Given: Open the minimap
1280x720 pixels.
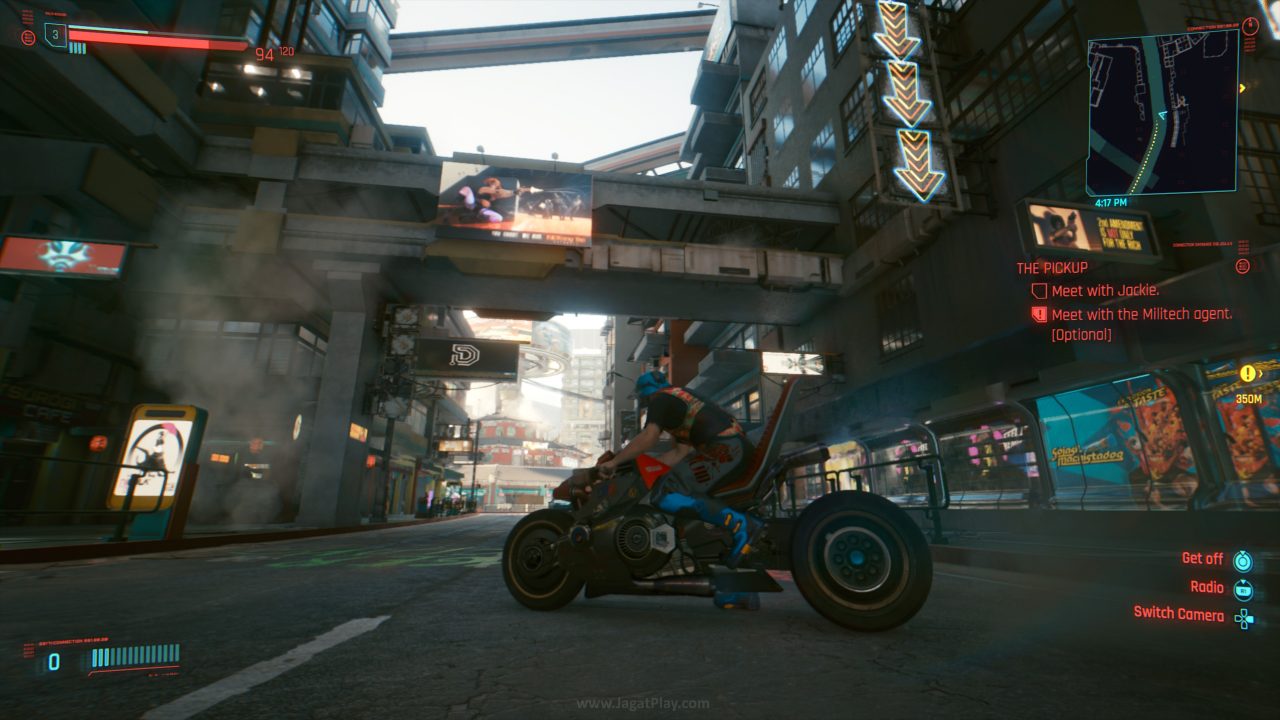Looking at the screenshot, I should click(1162, 112).
